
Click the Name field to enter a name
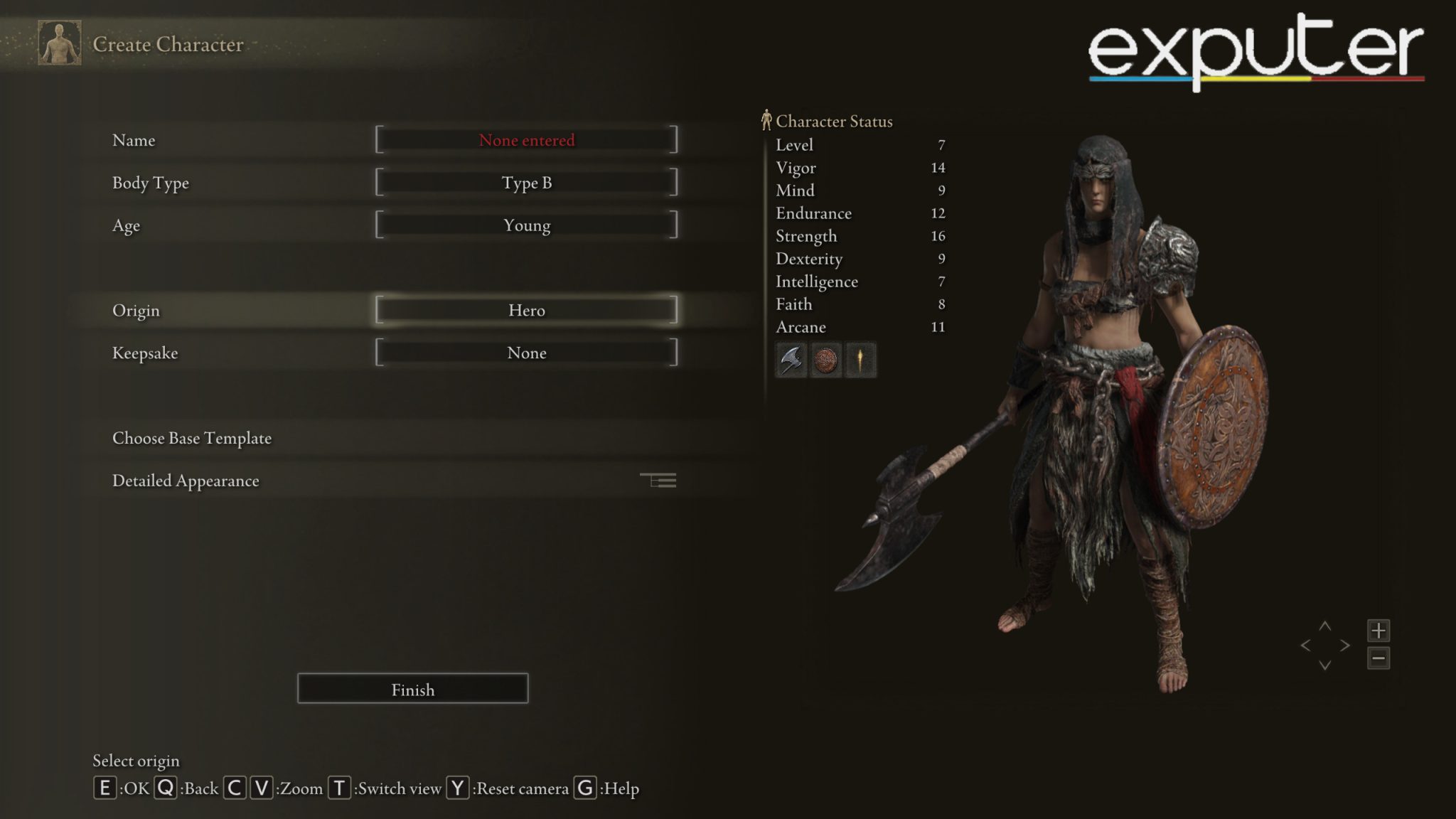click(527, 140)
